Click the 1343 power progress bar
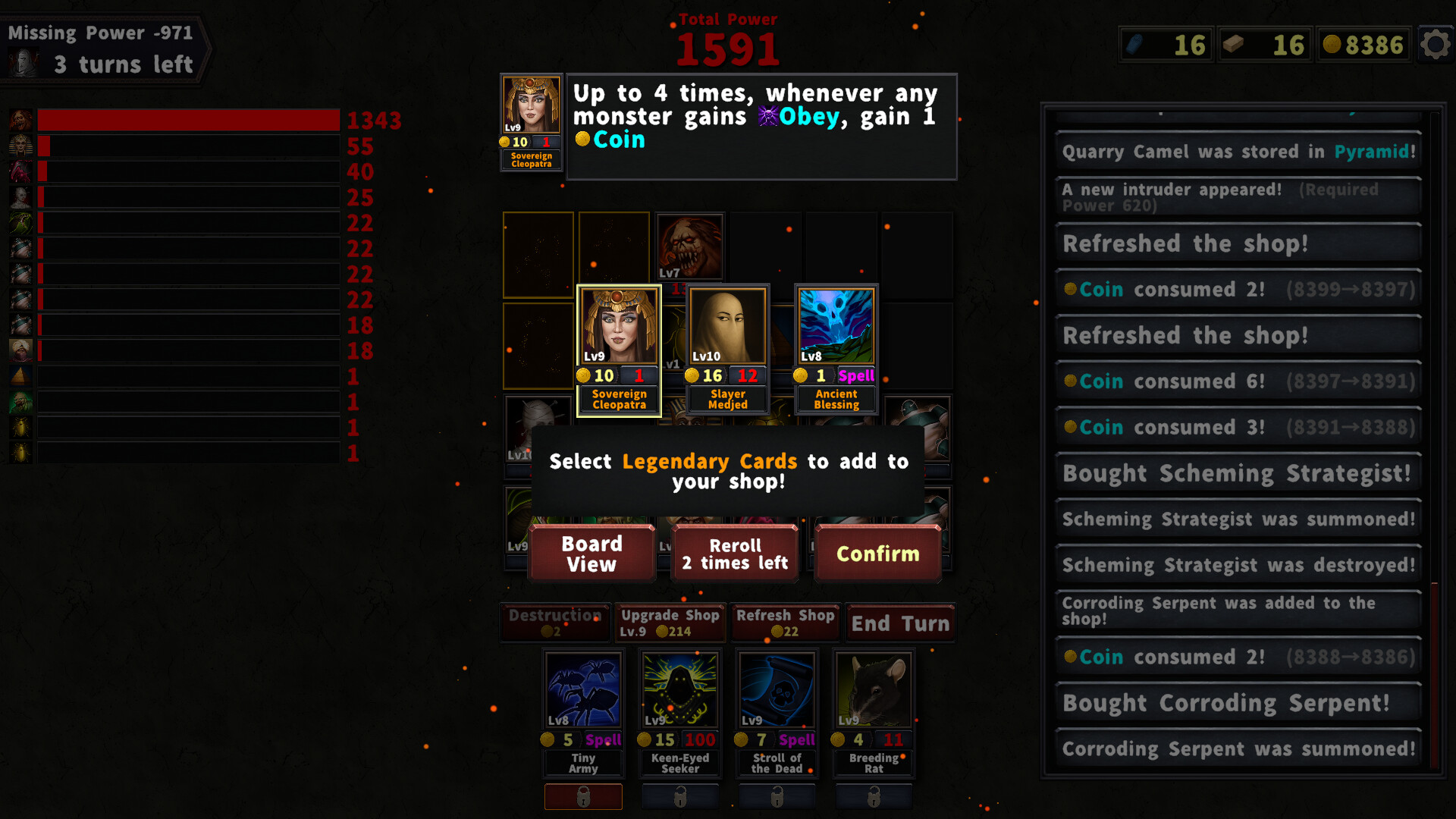1456x819 pixels. (188, 120)
